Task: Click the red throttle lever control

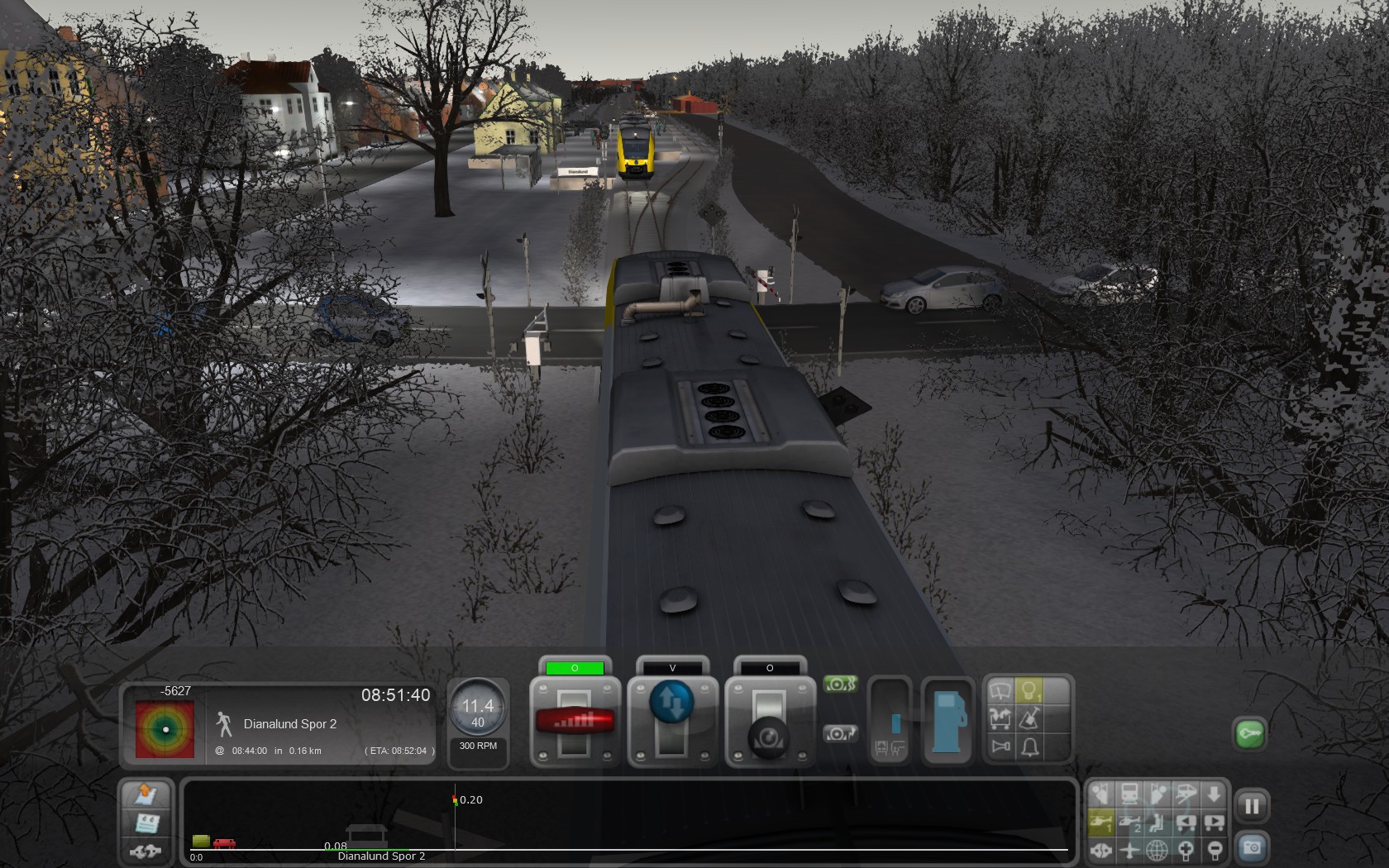Action: tap(575, 721)
